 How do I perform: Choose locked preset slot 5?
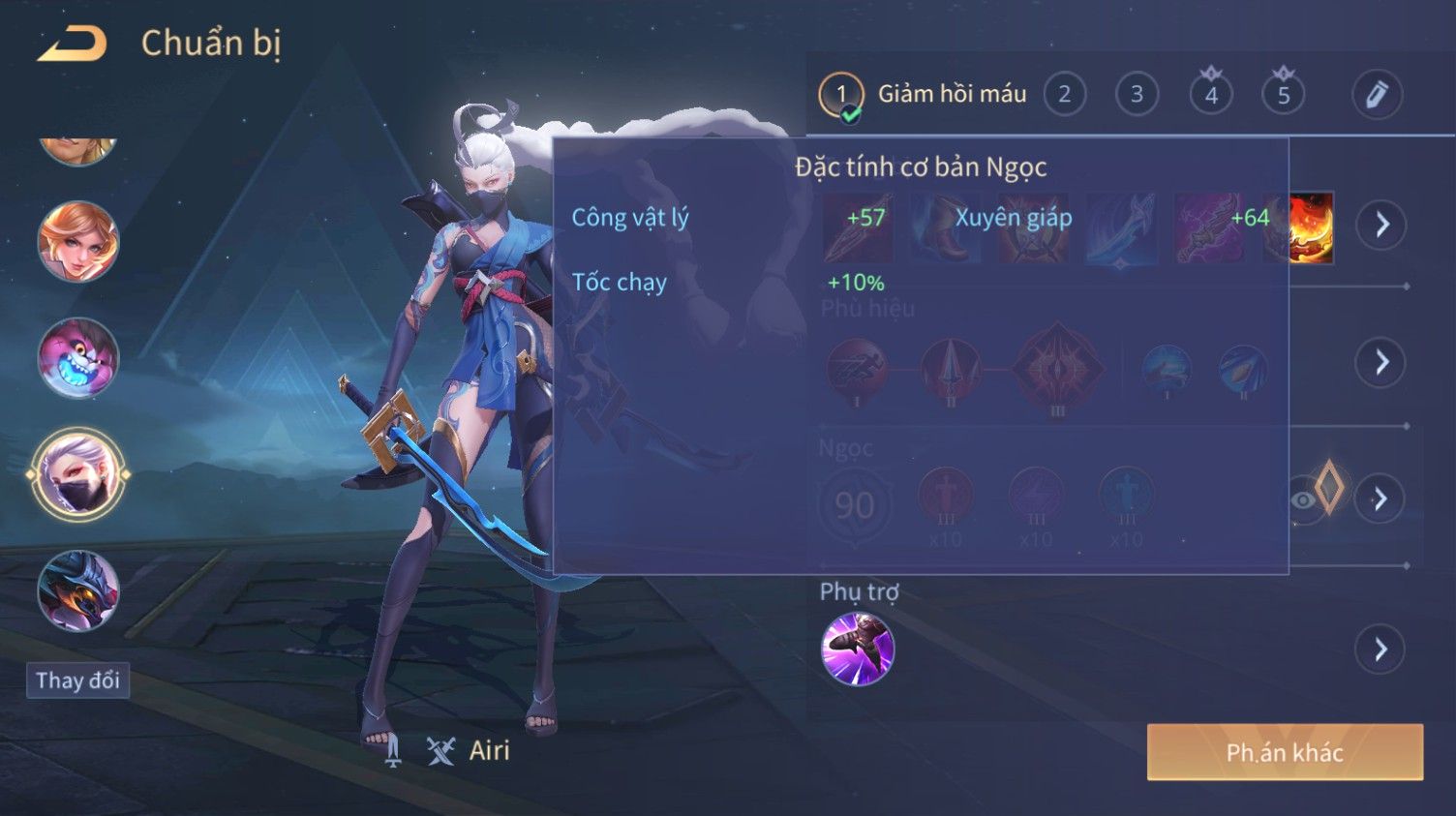coord(1283,95)
